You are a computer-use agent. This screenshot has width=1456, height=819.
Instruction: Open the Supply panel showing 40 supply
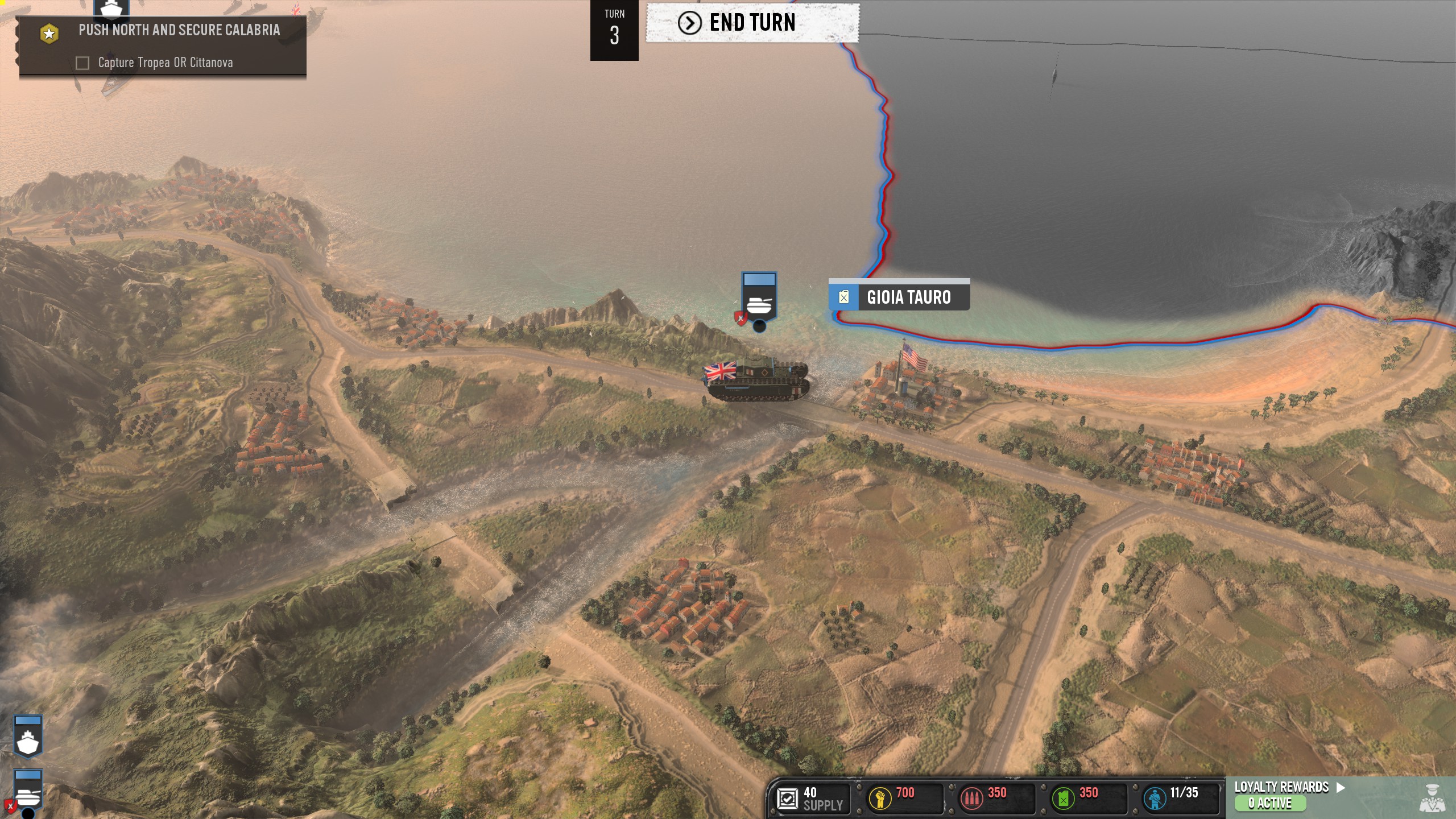(811, 799)
